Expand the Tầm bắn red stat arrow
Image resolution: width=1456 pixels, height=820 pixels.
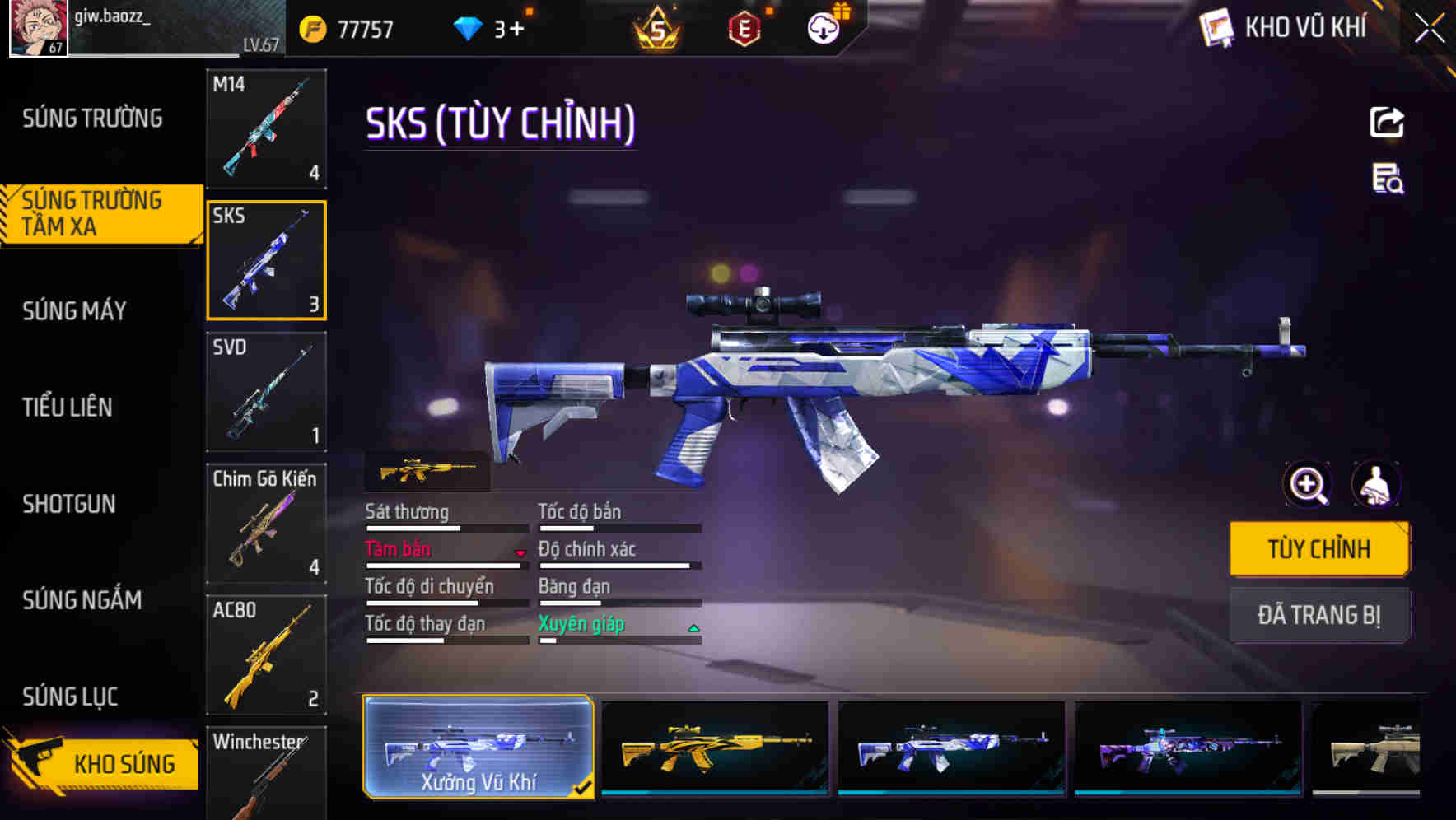point(519,553)
